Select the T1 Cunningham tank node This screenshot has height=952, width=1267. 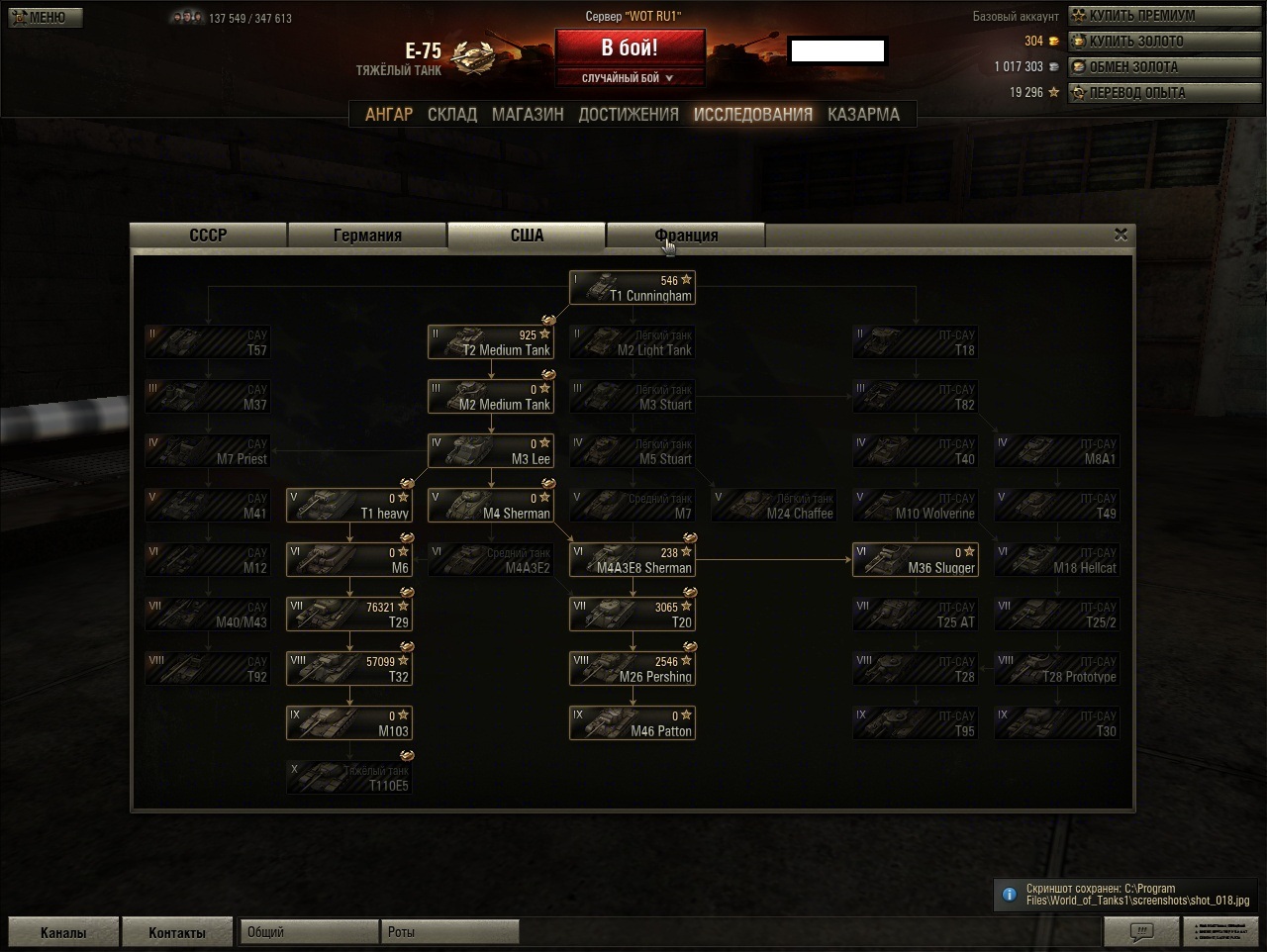[x=633, y=288]
